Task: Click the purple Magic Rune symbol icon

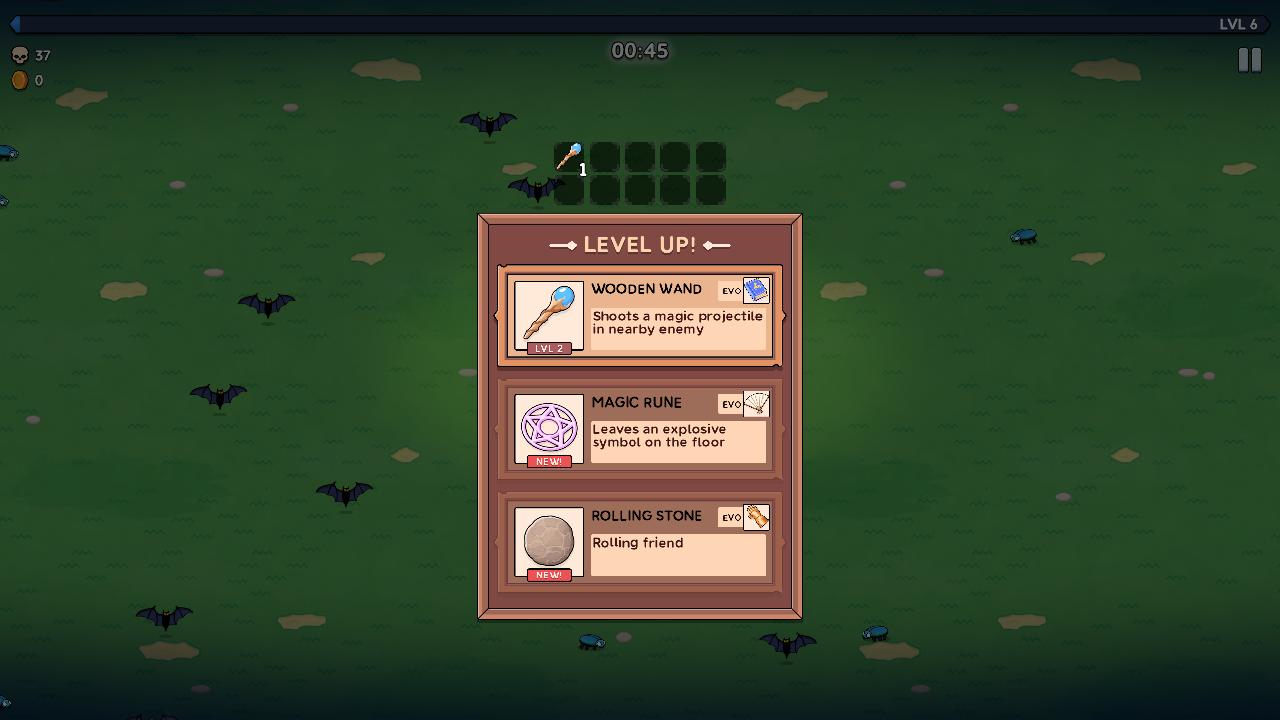Action: pos(548,430)
